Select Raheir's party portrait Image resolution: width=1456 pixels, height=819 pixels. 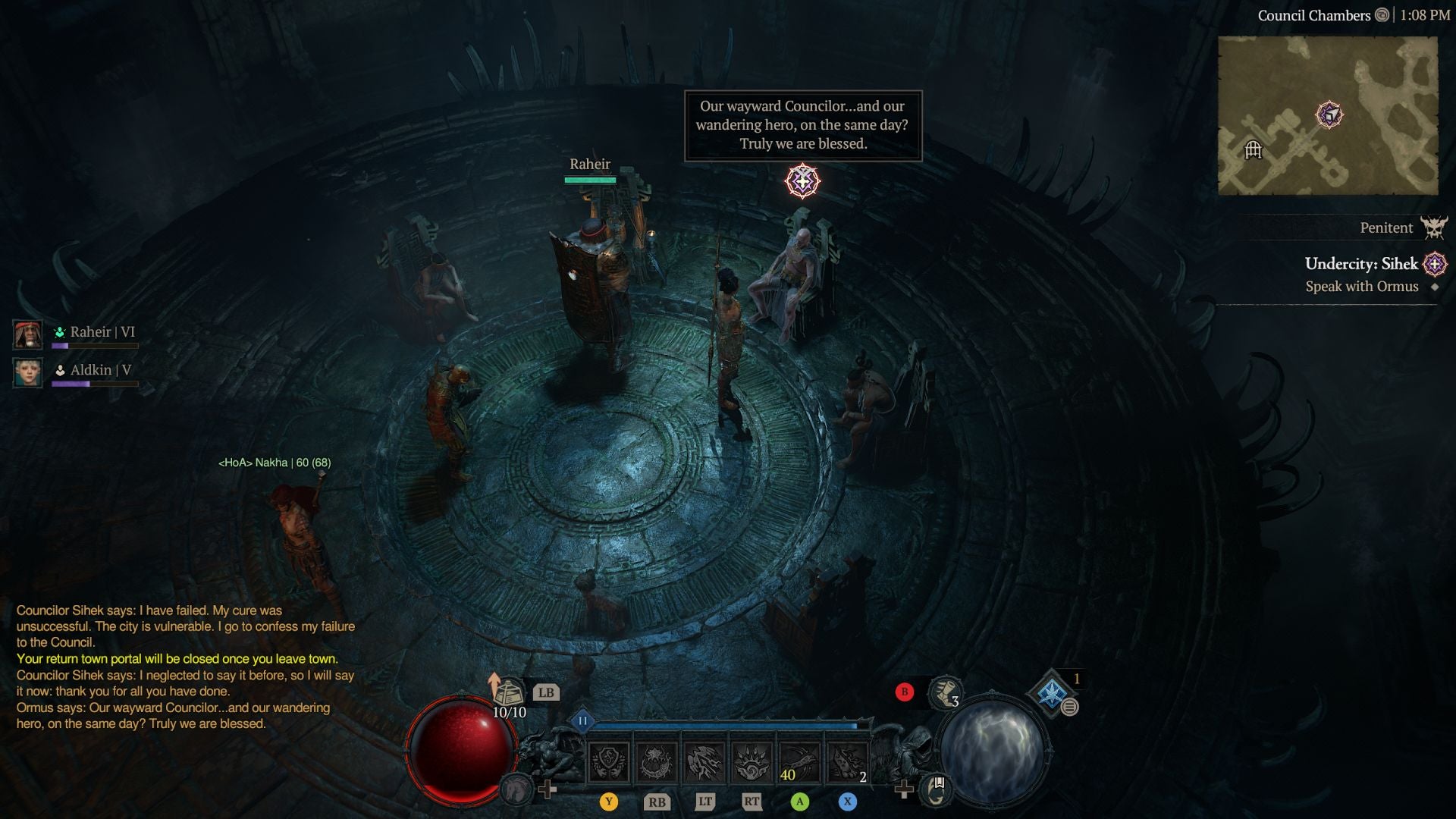point(28,334)
